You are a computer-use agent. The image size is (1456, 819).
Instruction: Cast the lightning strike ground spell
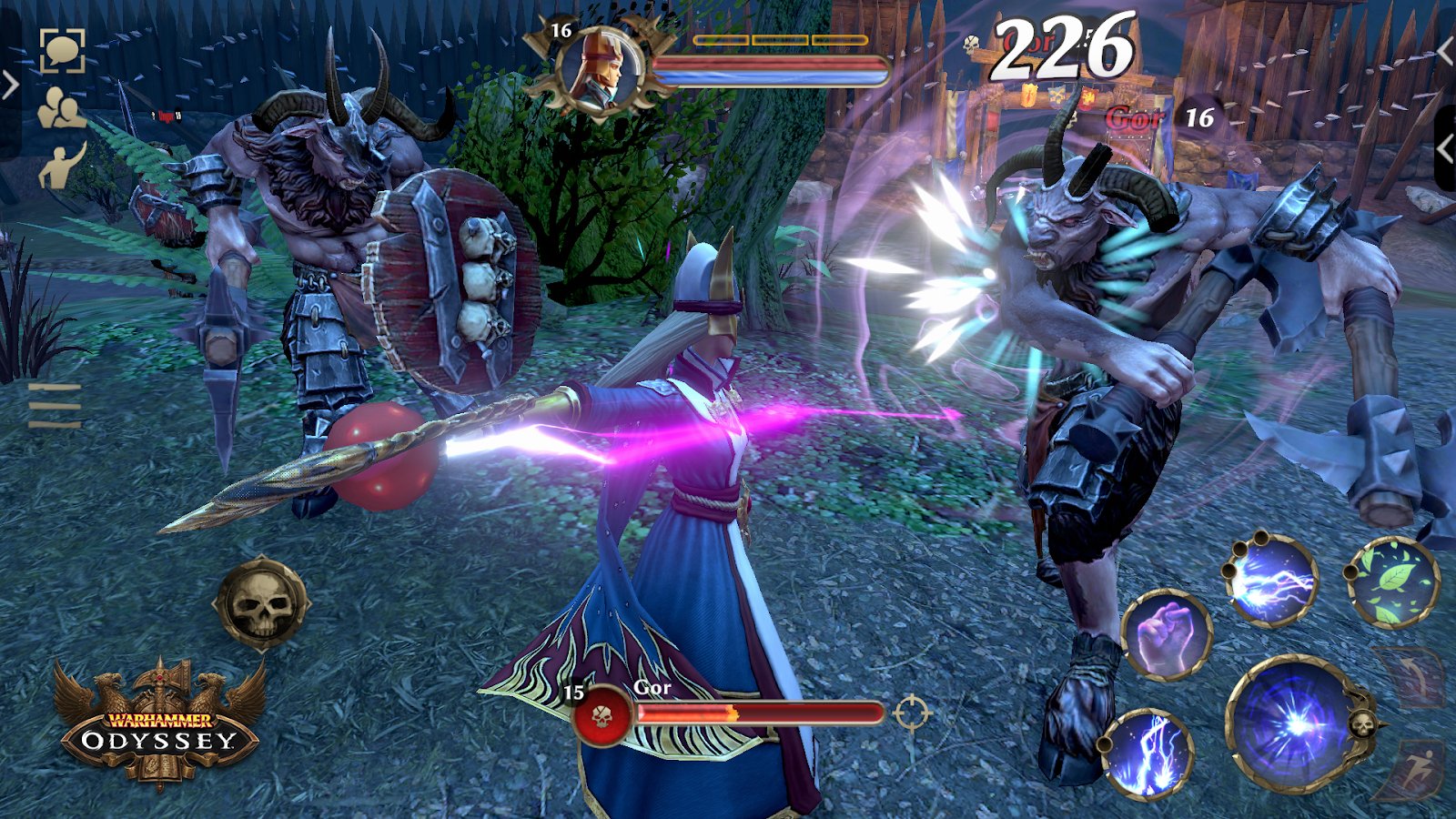pos(1148,754)
